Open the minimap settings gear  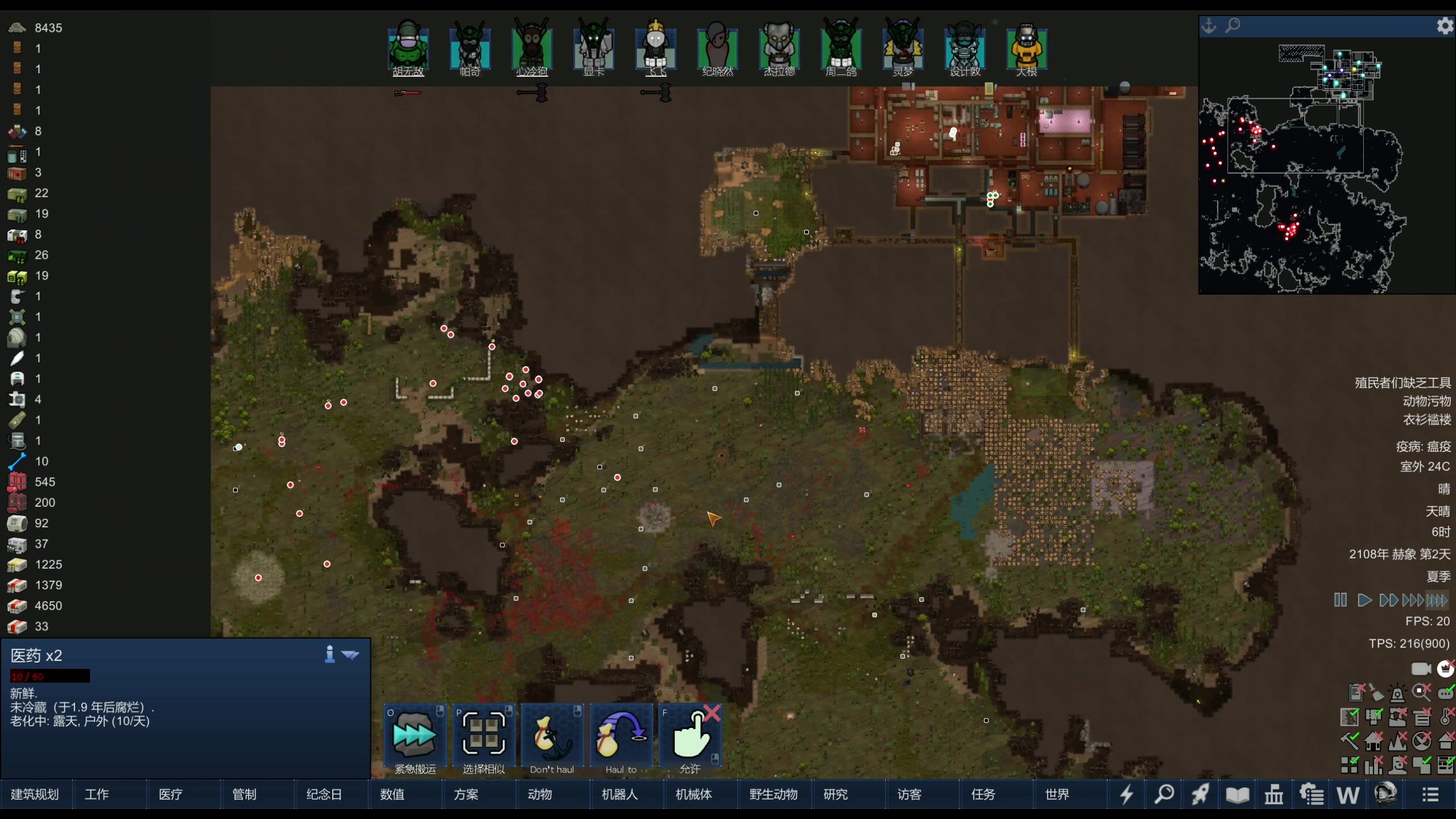pyautogui.click(x=1445, y=26)
